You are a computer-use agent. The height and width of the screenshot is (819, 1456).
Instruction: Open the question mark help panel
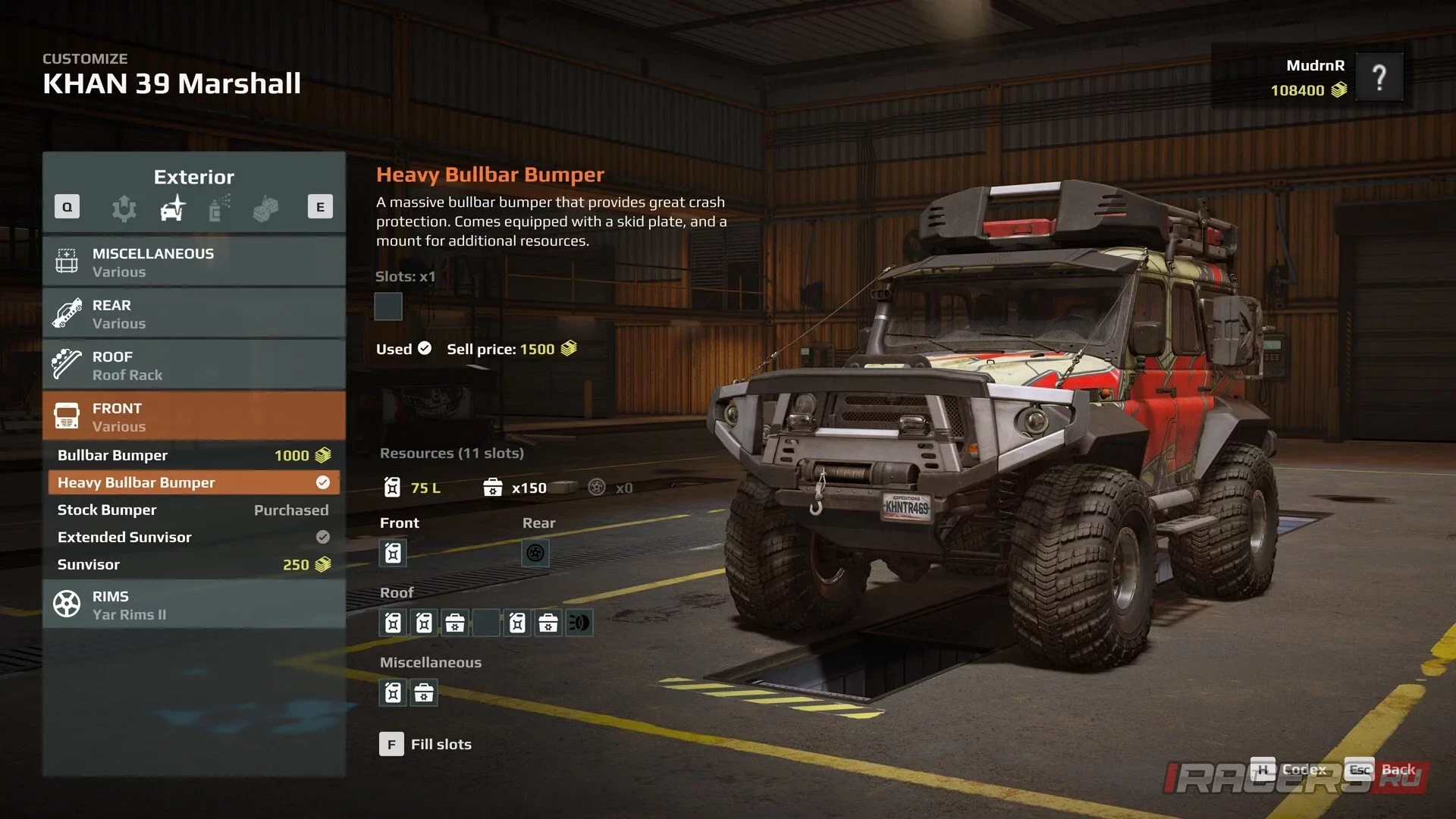point(1379,77)
